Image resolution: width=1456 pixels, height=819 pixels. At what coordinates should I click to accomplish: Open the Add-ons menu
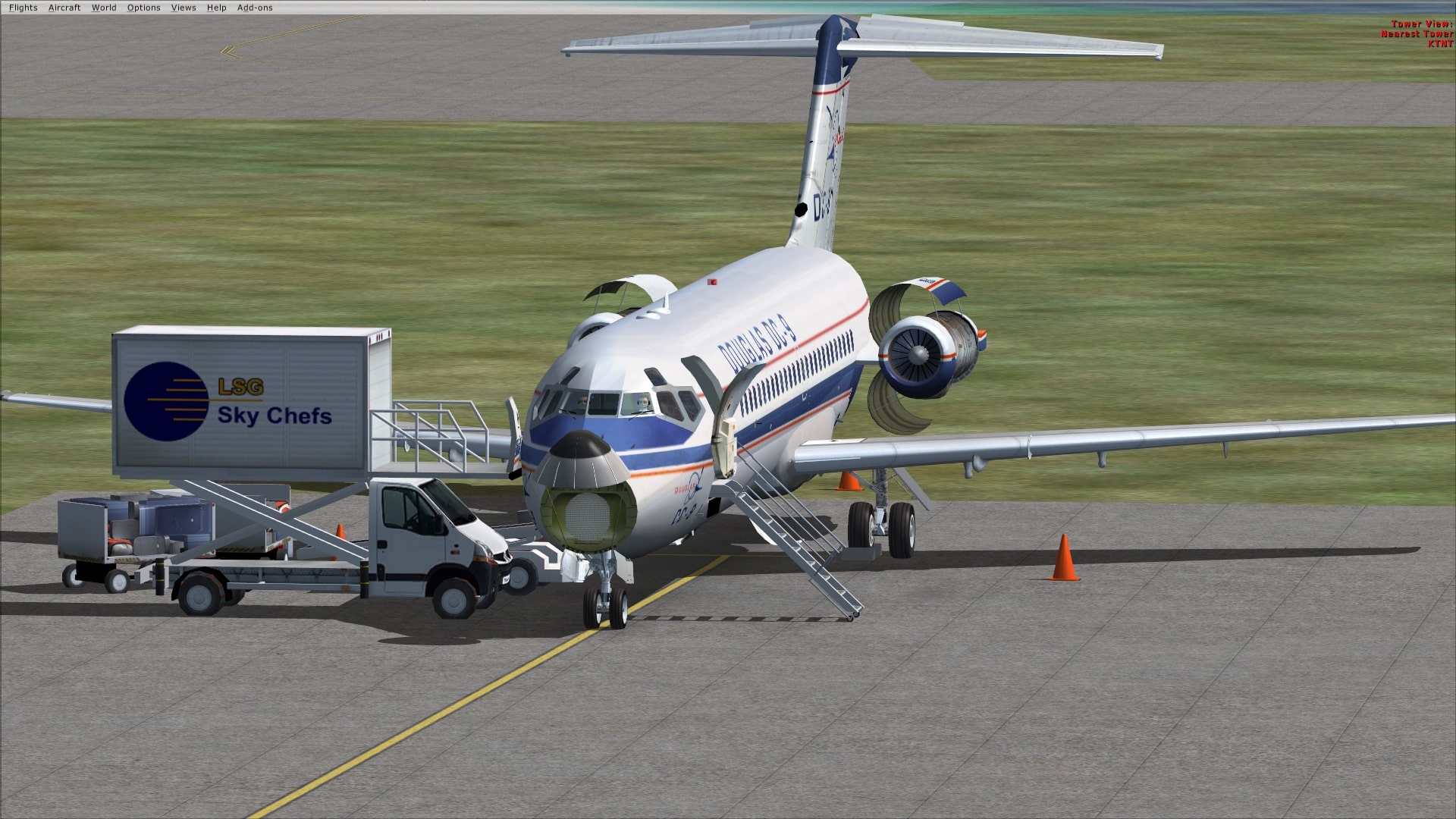click(256, 8)
